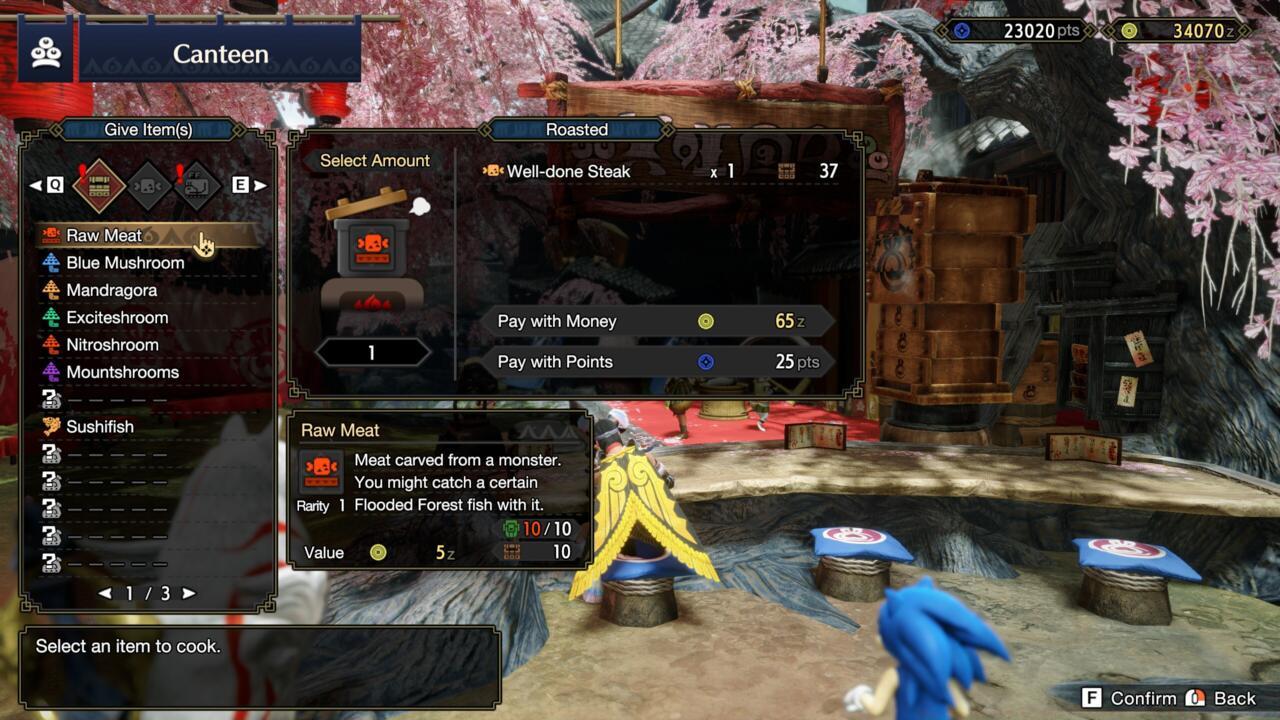
Task: Go to previous item list page
Action: click(x=105, y=593)
